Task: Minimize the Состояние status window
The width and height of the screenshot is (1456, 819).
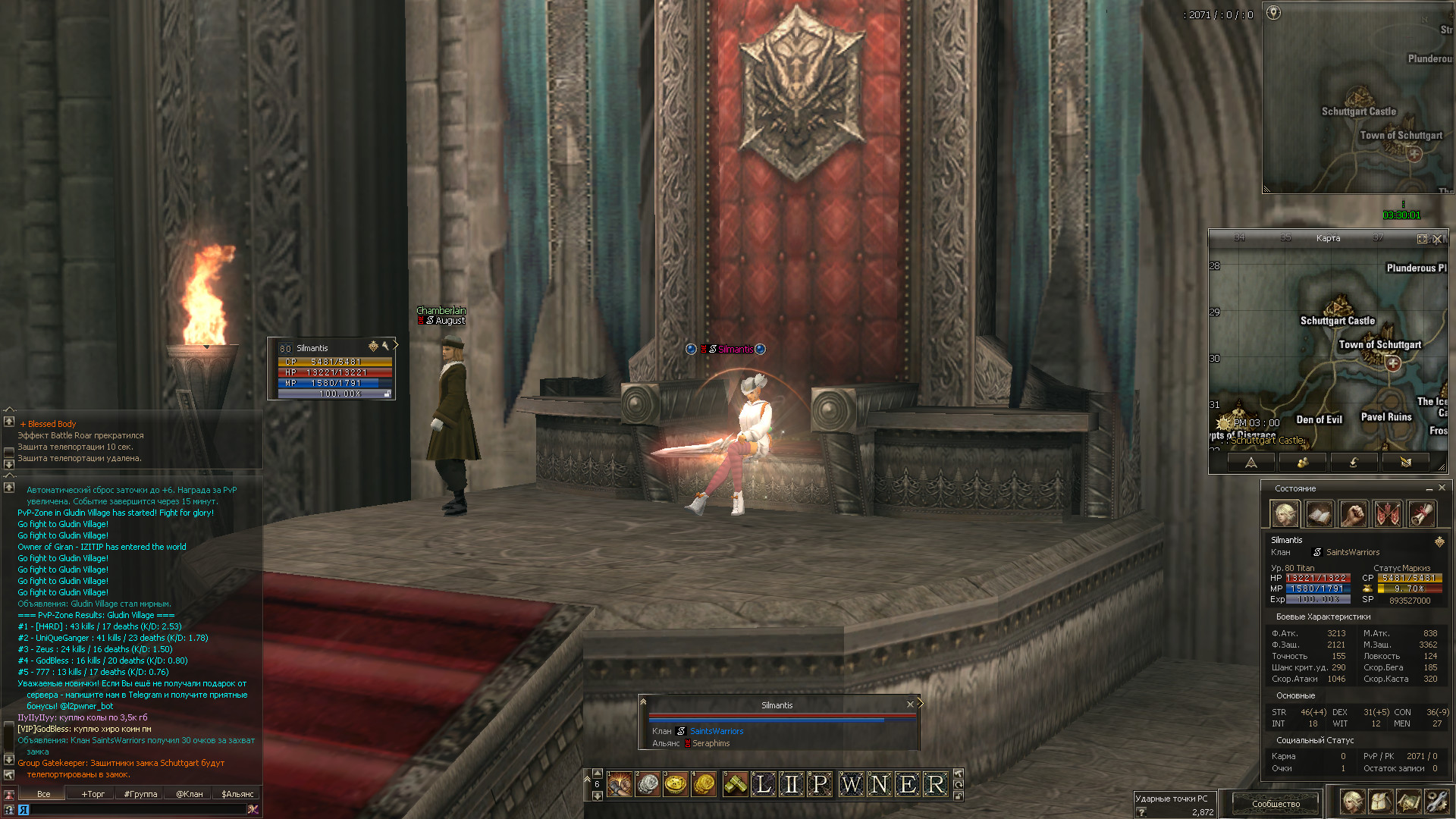Action: coord(1429,488)
